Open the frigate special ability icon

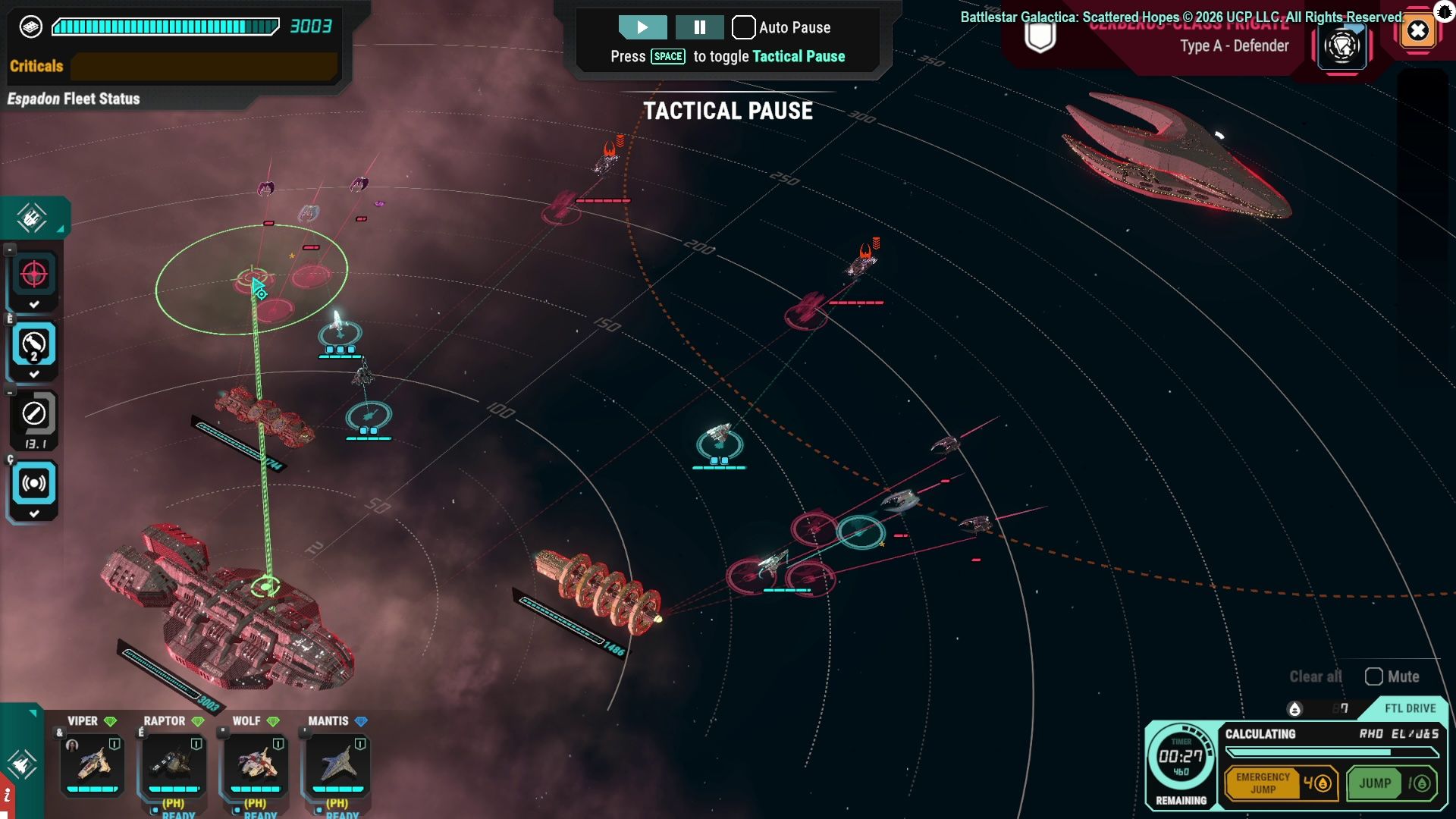(x=1342, y=45)
